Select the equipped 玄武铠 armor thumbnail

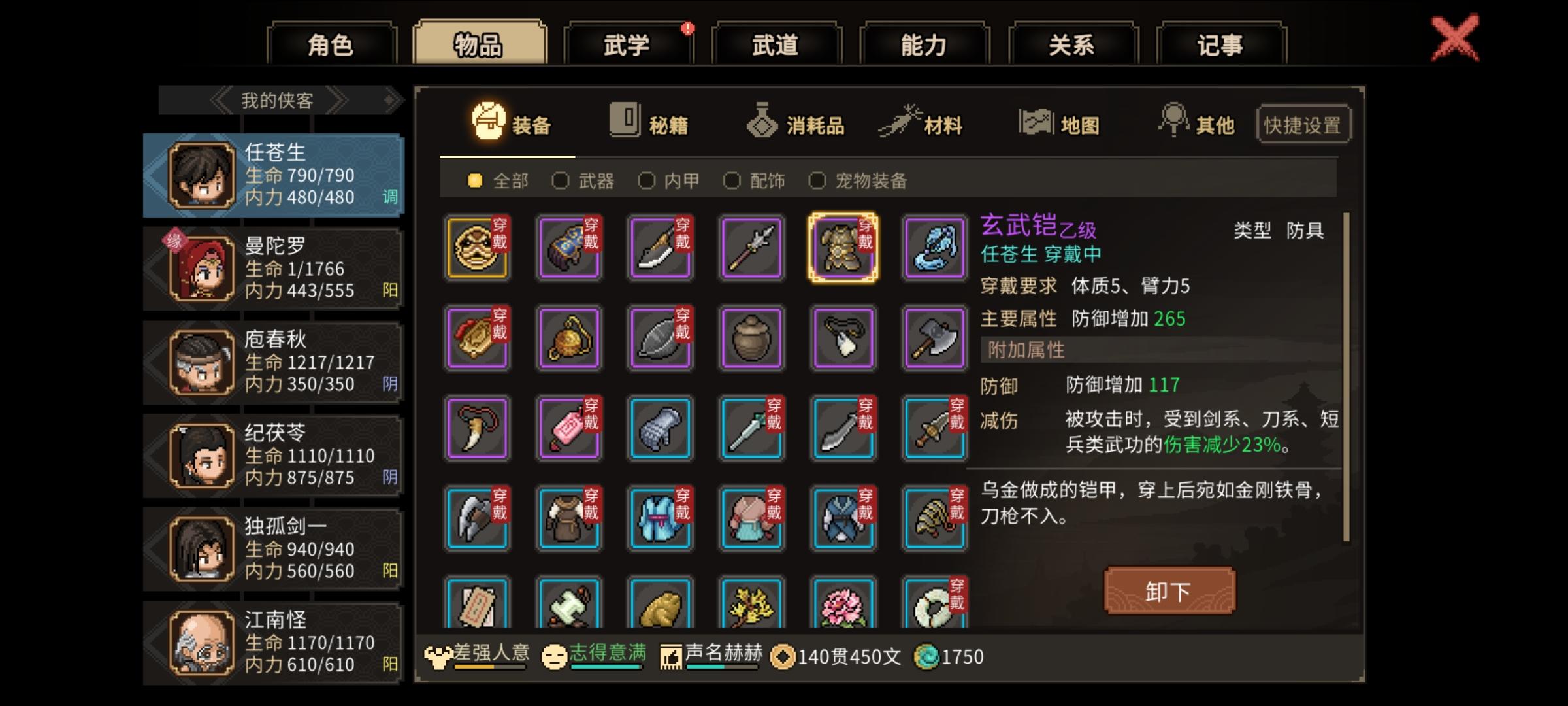point(843,247)
